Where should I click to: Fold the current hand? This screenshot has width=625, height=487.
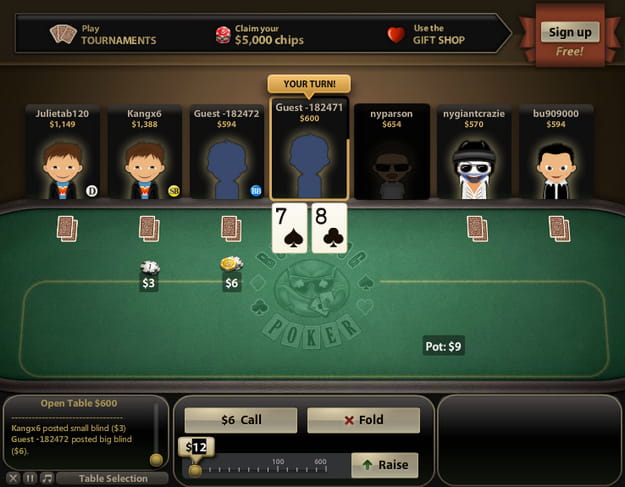[x=363, y=420]
